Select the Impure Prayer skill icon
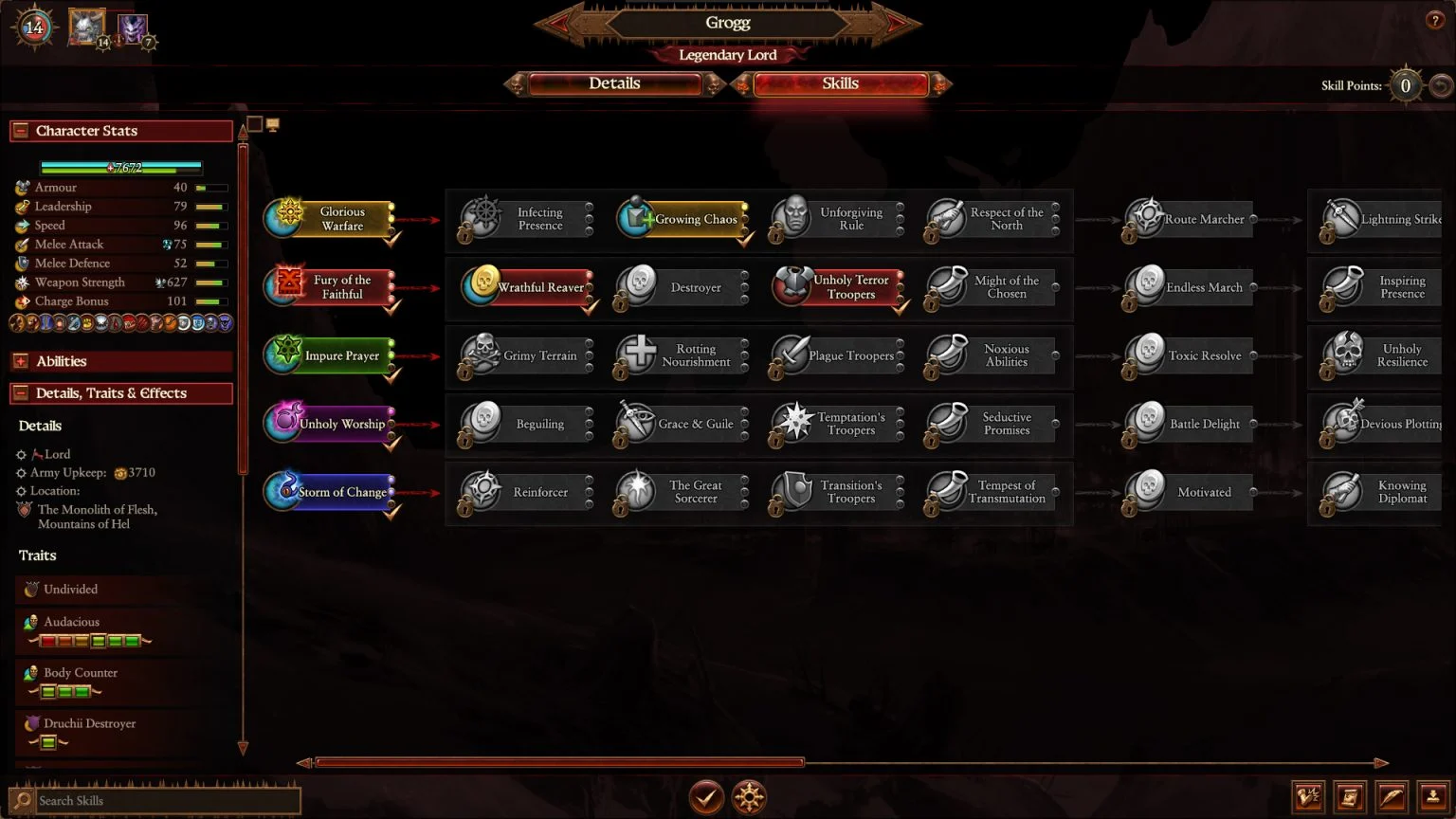This screenshot has height=819, width=1456. (x=282, y=355)
